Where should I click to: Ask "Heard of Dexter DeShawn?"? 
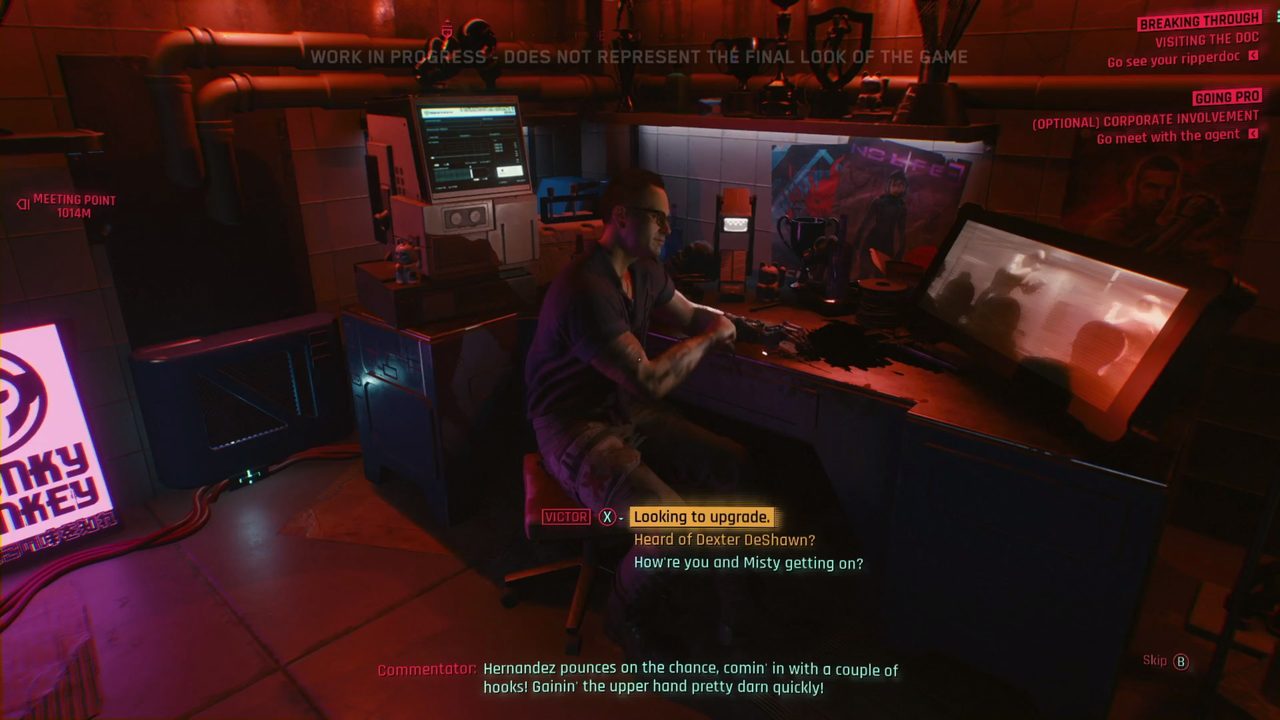(724, 540)
